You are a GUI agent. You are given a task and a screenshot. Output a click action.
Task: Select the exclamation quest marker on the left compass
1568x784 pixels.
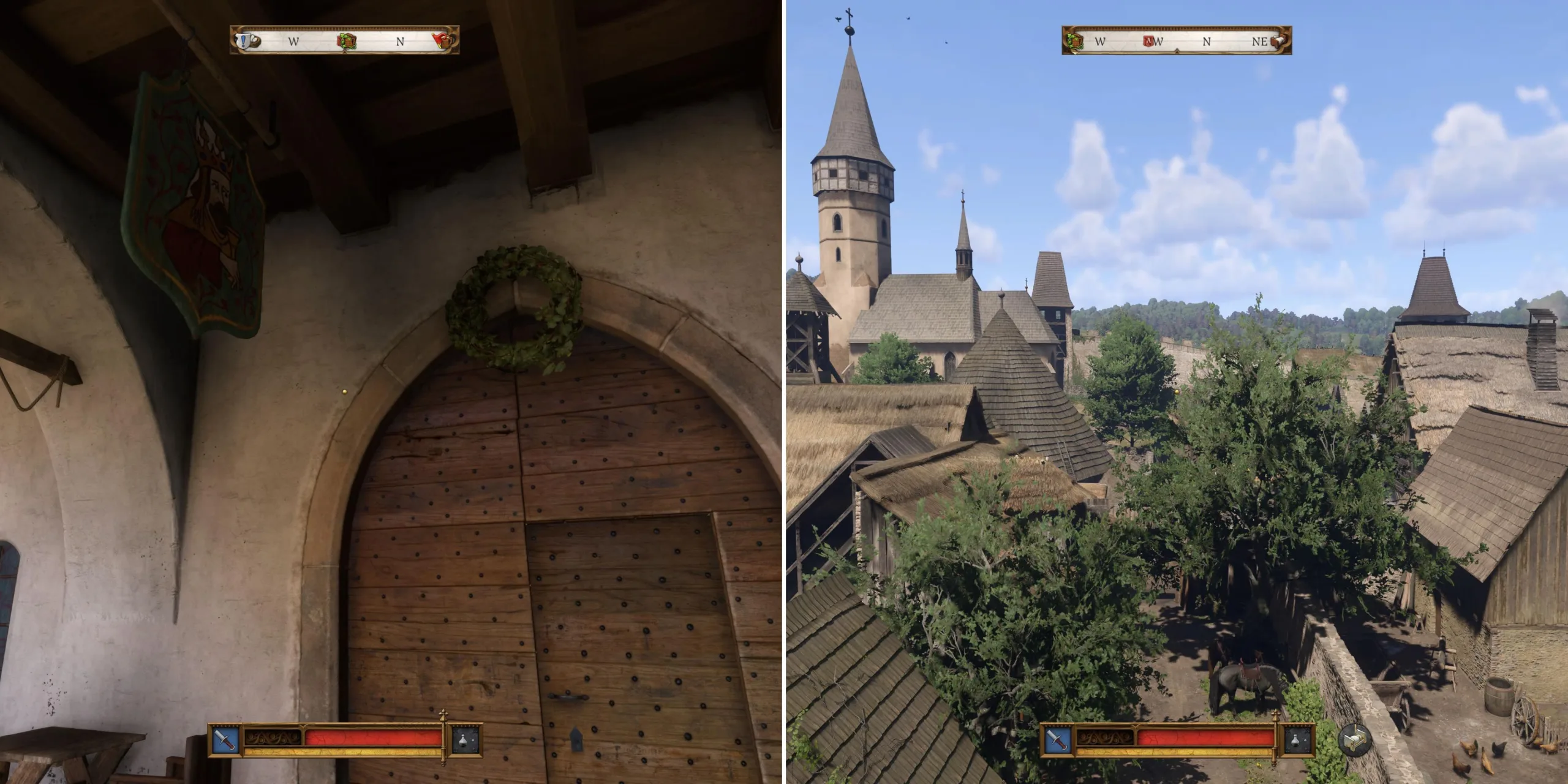[243, 42]
